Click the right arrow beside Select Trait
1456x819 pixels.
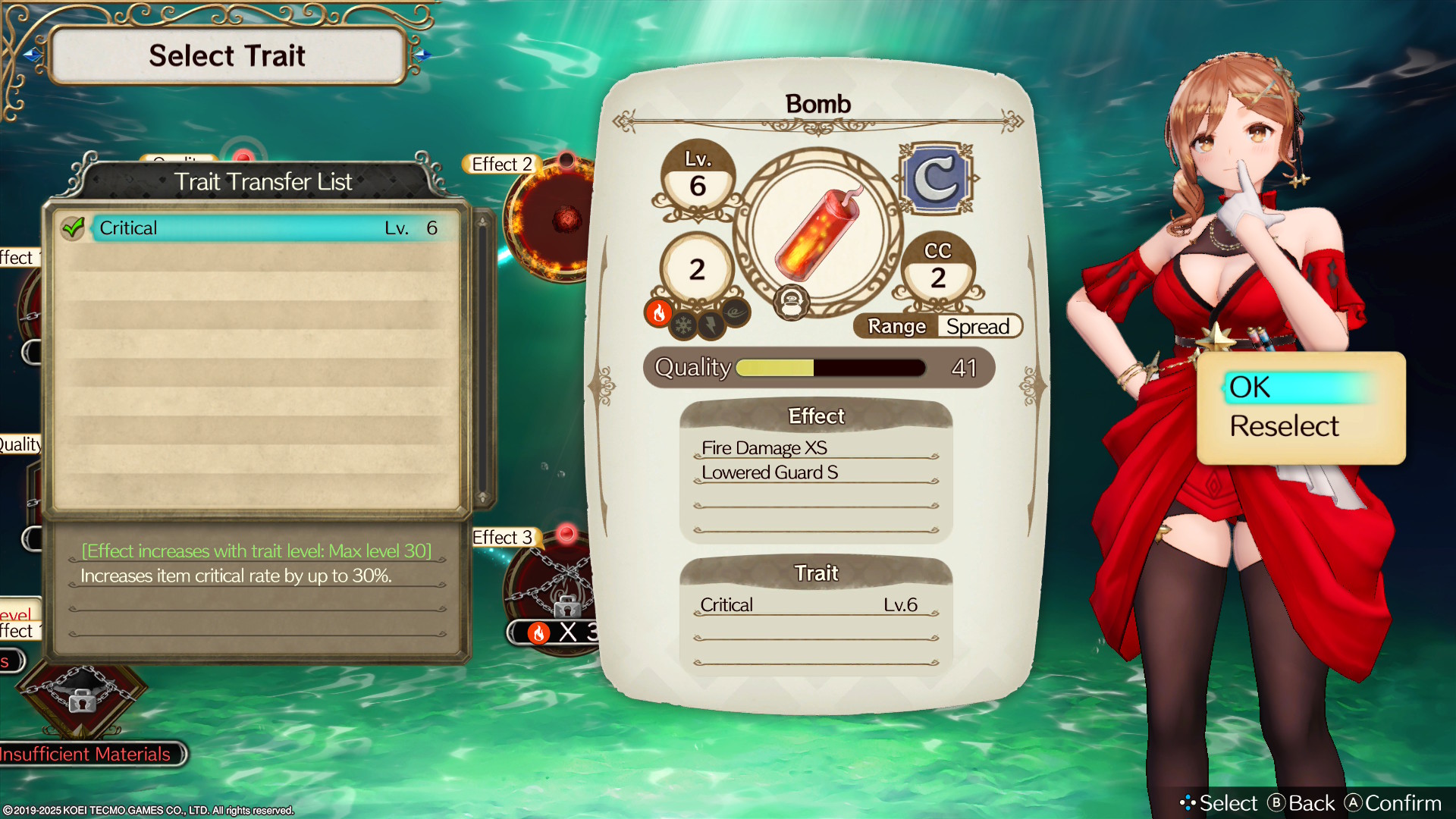[423, 55]
